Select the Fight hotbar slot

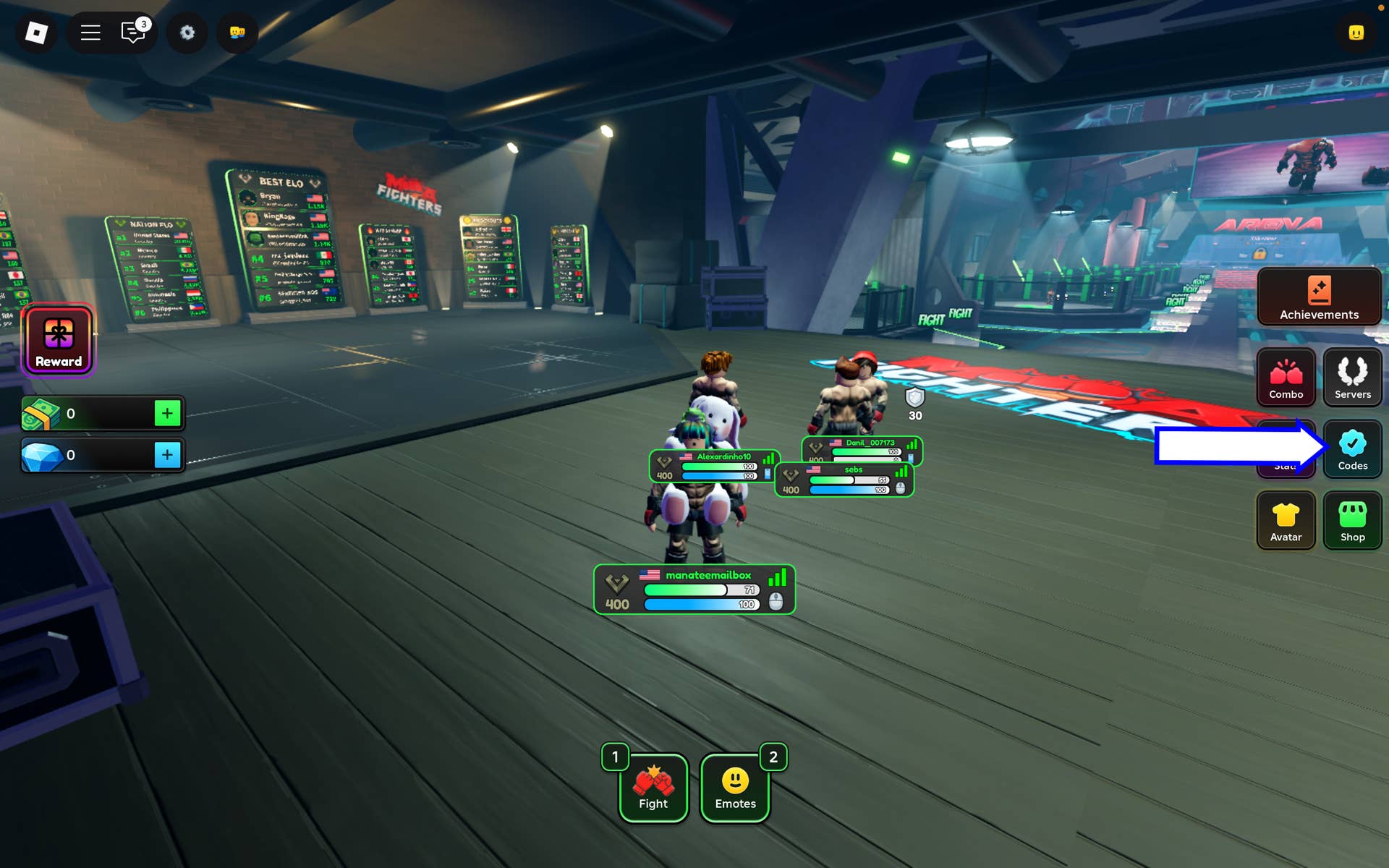coord(653,788)
